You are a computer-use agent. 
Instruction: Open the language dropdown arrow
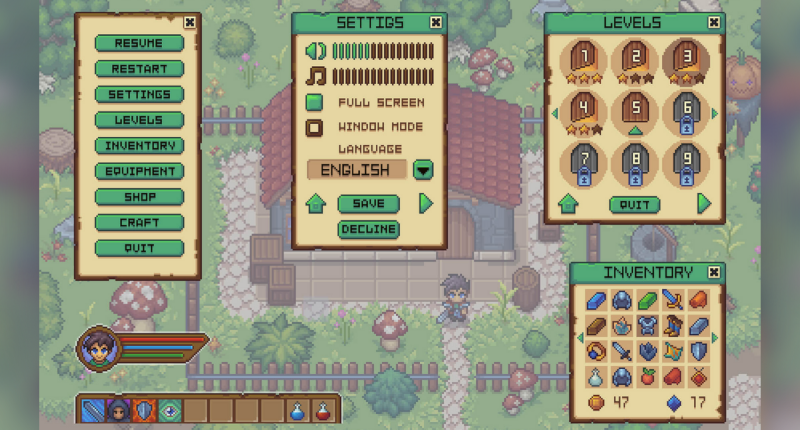(424, 169)
